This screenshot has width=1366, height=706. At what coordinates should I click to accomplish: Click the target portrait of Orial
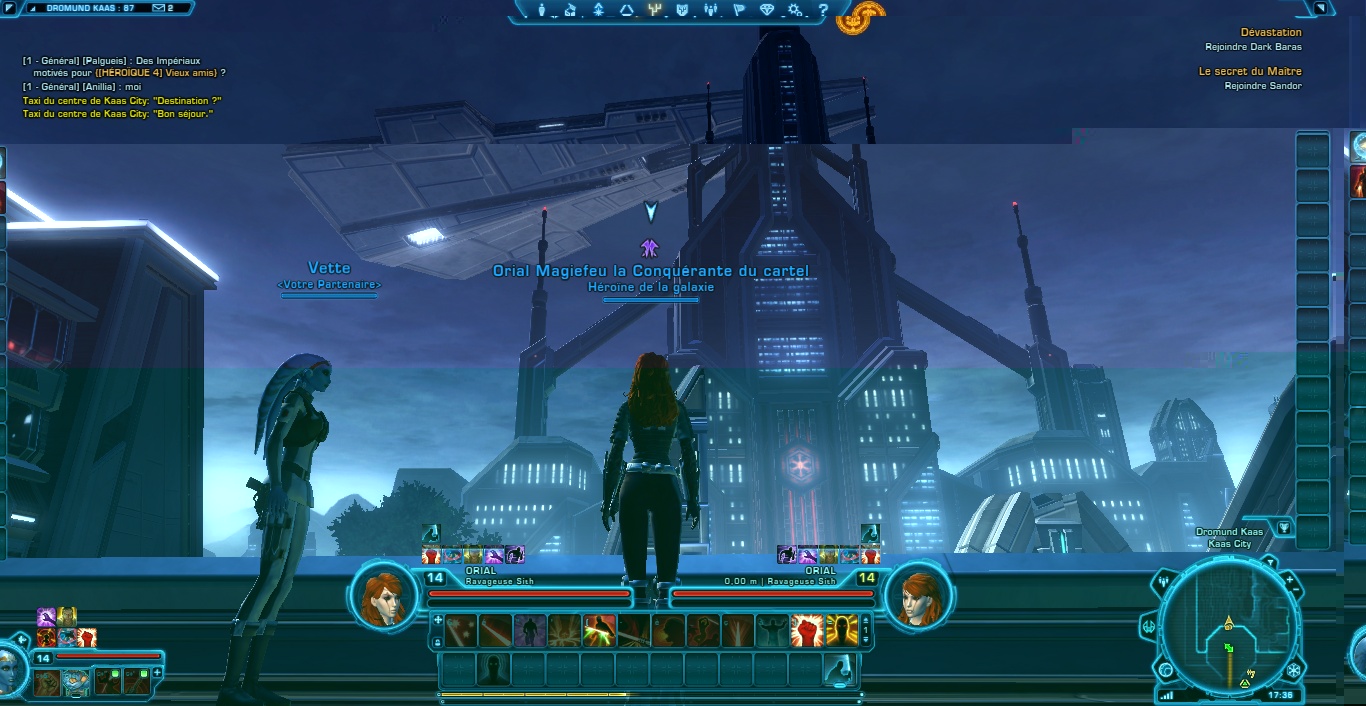[x=917, y=597]
